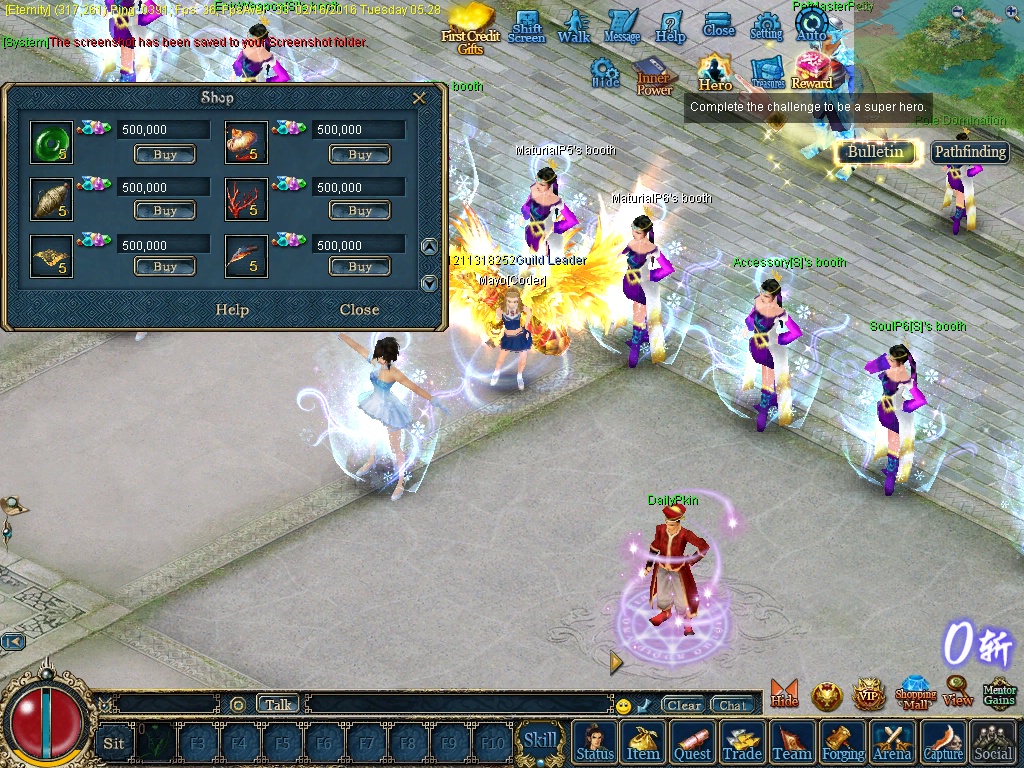
Task: Open the Inner Power book
Action: pos(654,77)
